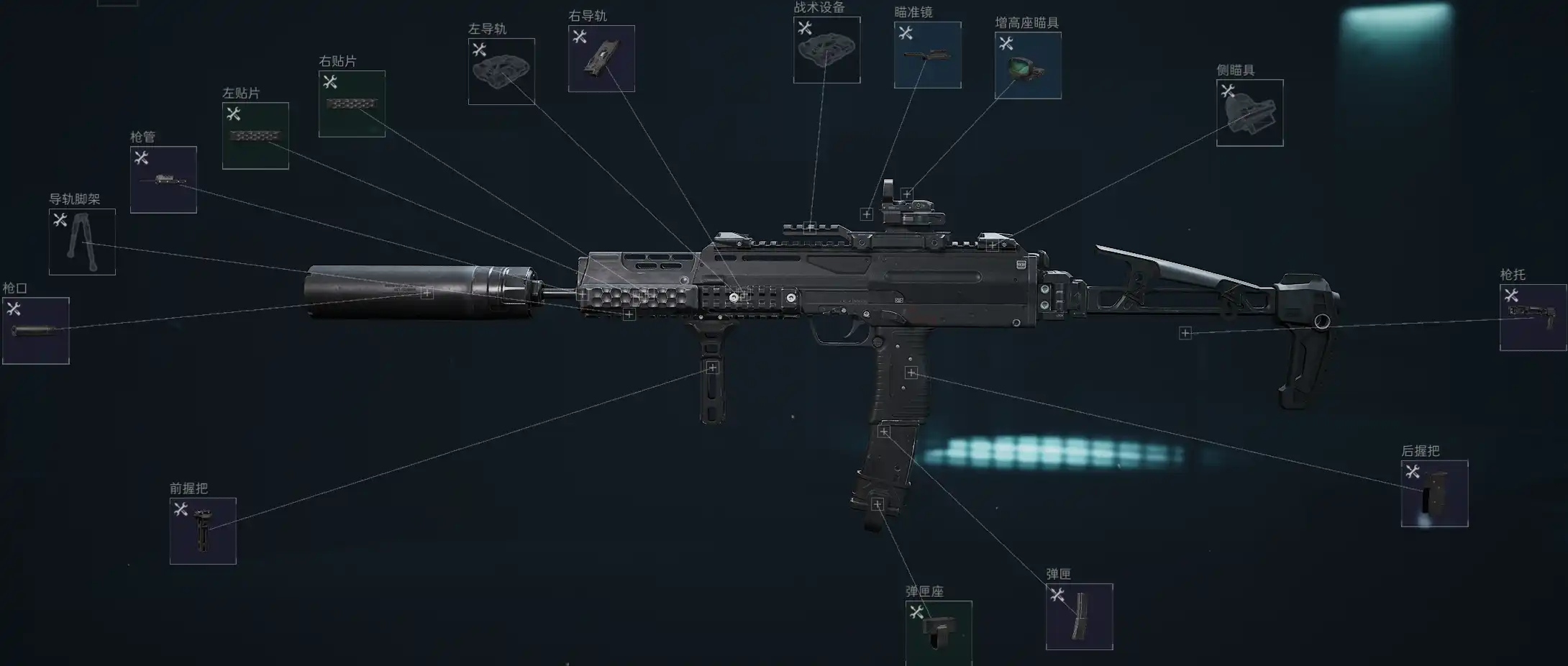The height and width of the screenshot is (666, 1568).
Task: Open the 前握把 foregrip slot
Action: [x=203, y=531]
